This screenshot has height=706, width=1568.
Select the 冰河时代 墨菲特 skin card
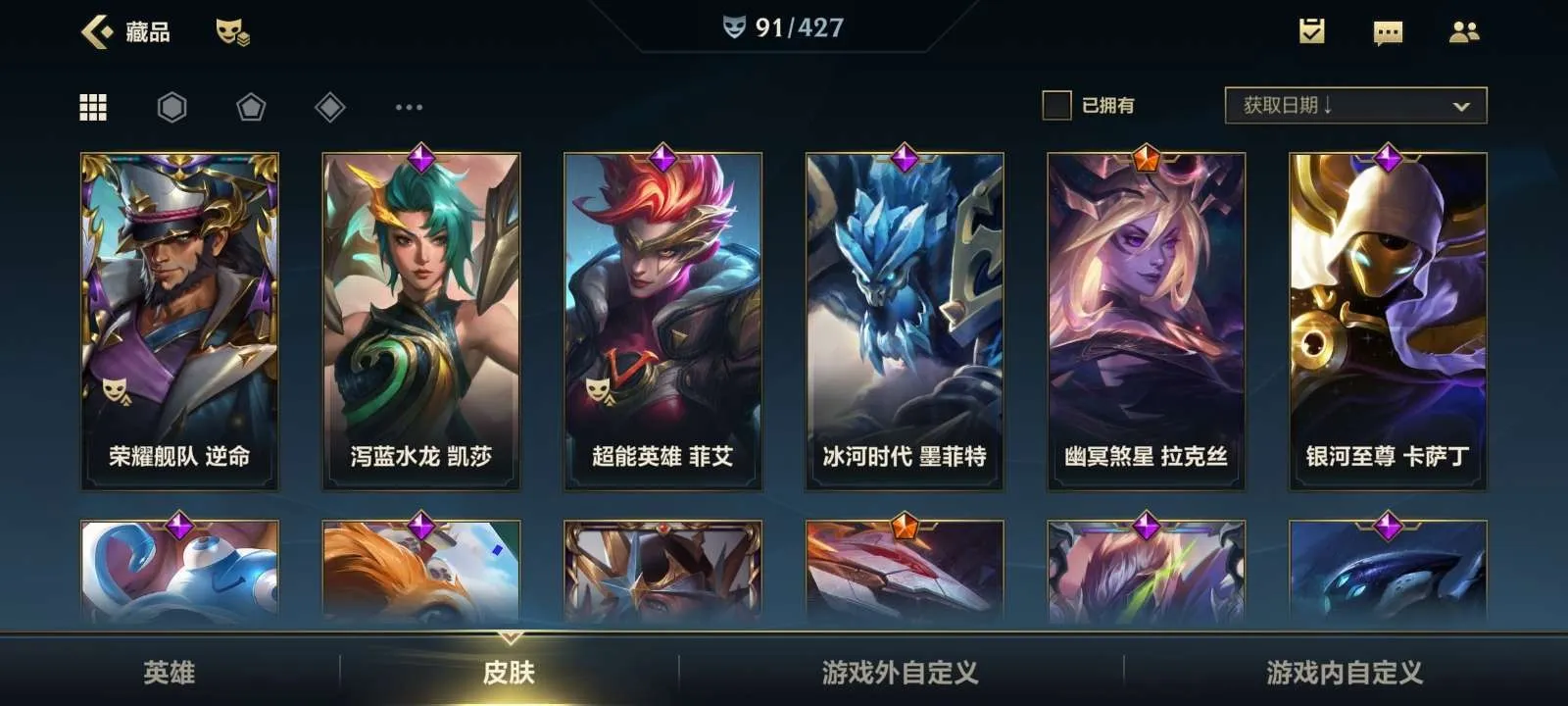[x=905, y=321]
